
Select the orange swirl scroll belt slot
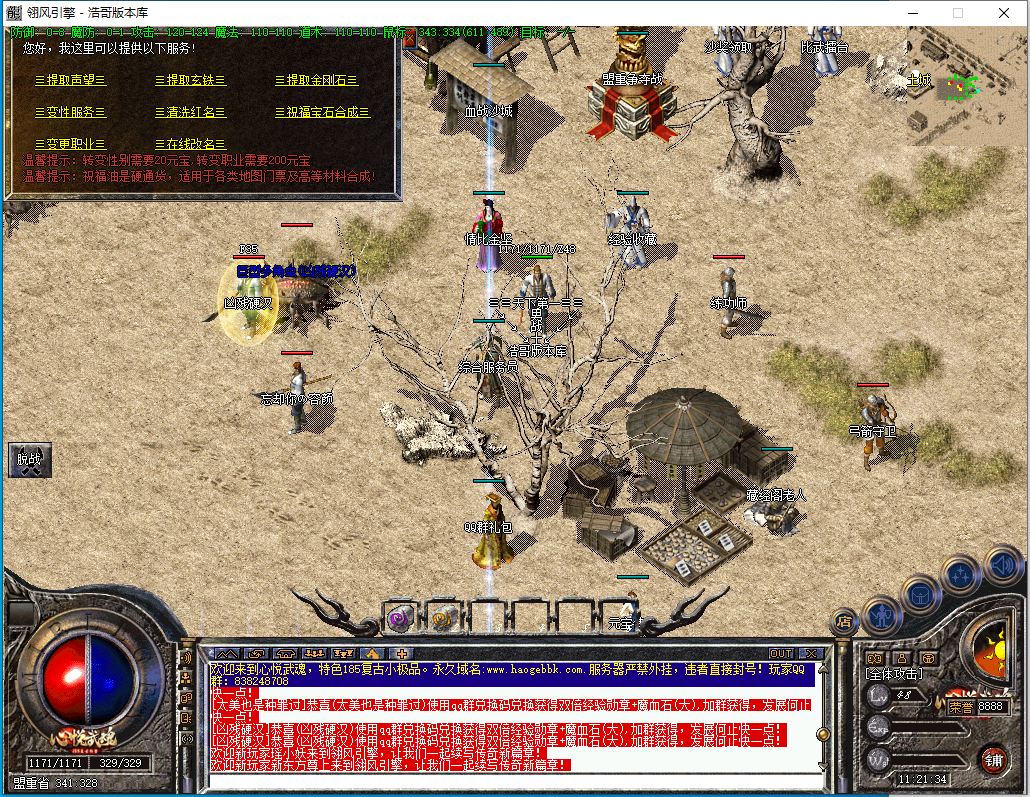(441, 618)
